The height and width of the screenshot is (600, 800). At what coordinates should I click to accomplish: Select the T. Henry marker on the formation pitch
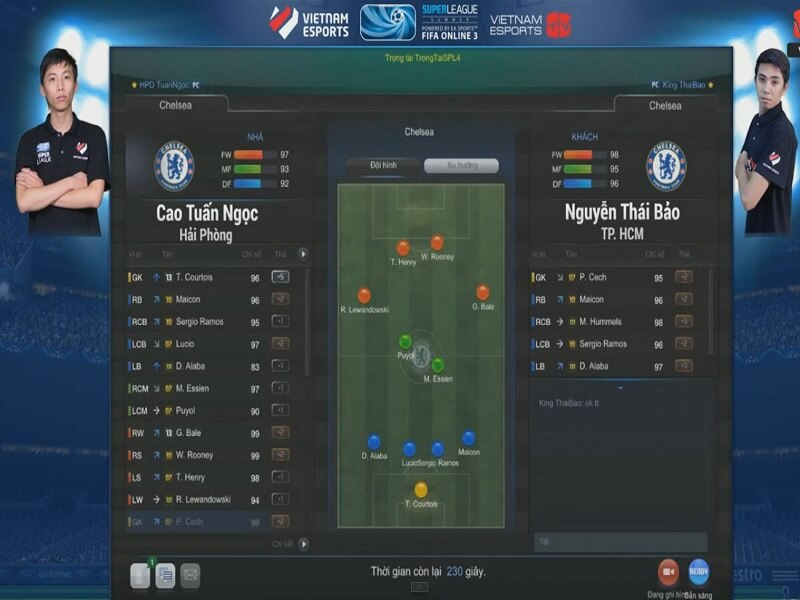[403, 248]
